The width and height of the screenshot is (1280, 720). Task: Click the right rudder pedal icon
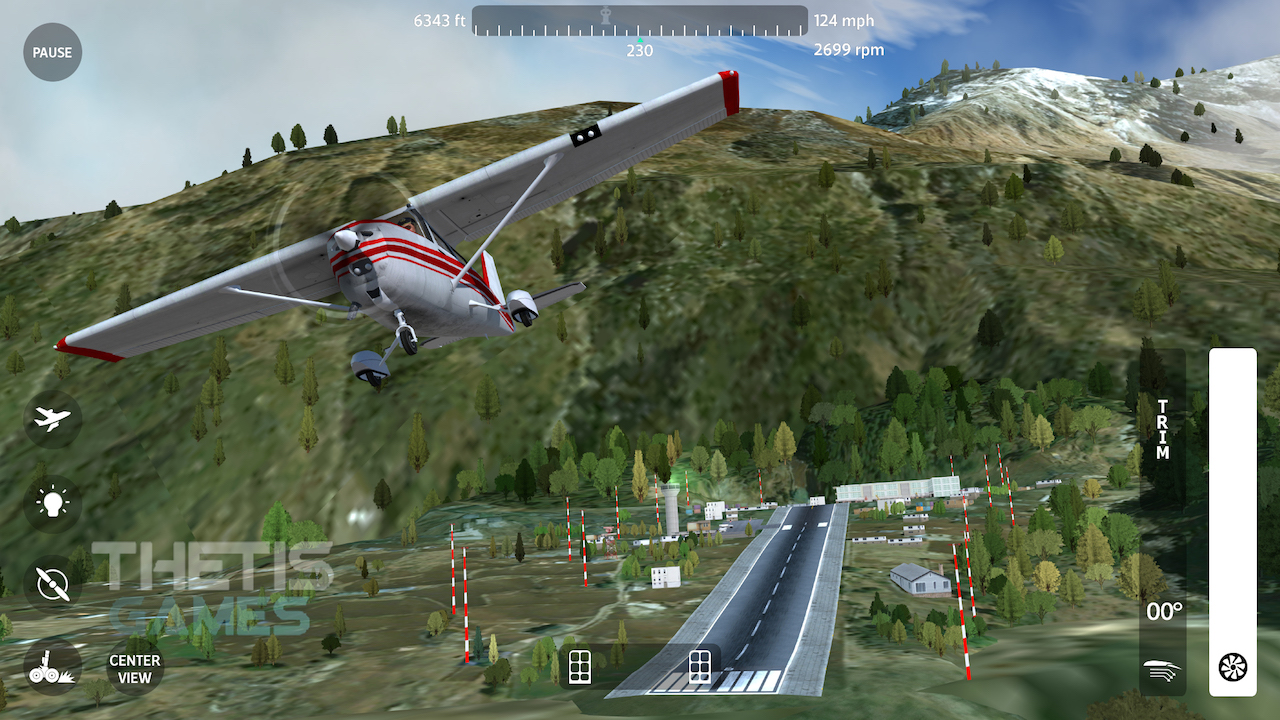[x=698, y=665]
